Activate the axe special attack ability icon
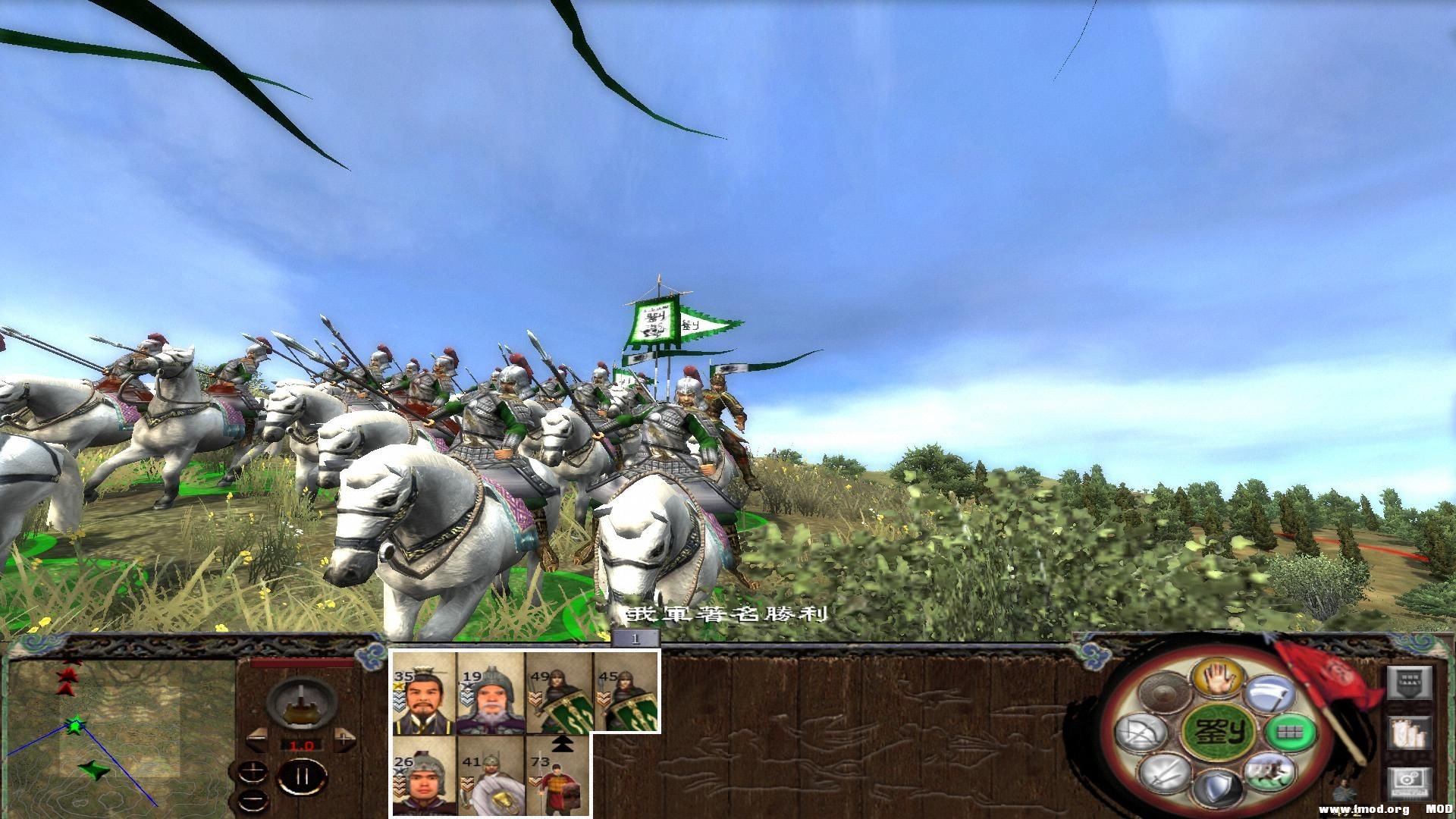This screenshot has height=819, width=1456. tap(1271, 692)
